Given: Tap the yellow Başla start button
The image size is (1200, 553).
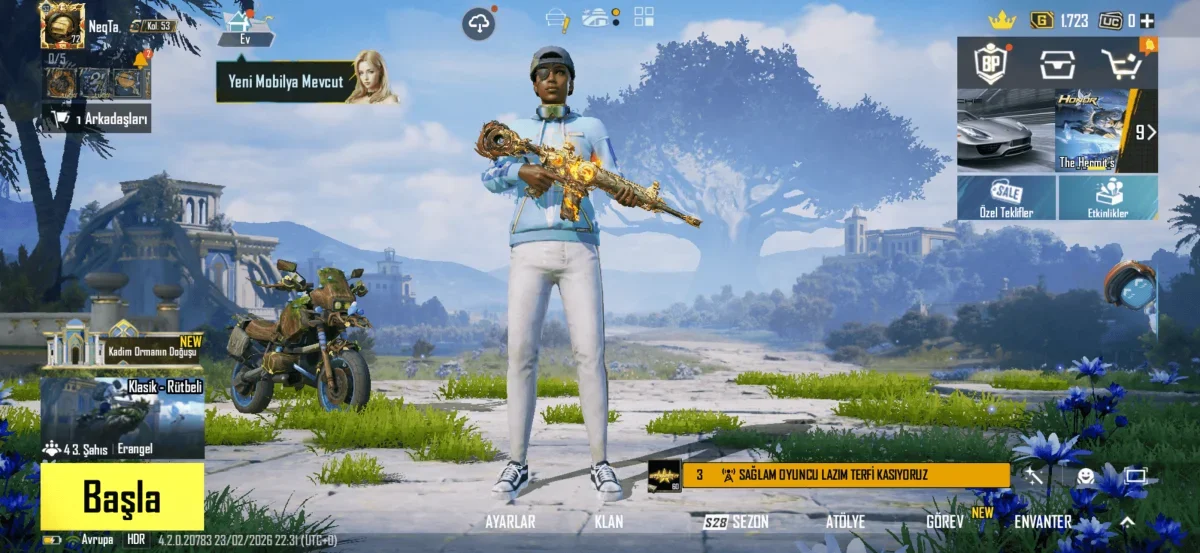Looking at the screenshot, I should [122, 496].
